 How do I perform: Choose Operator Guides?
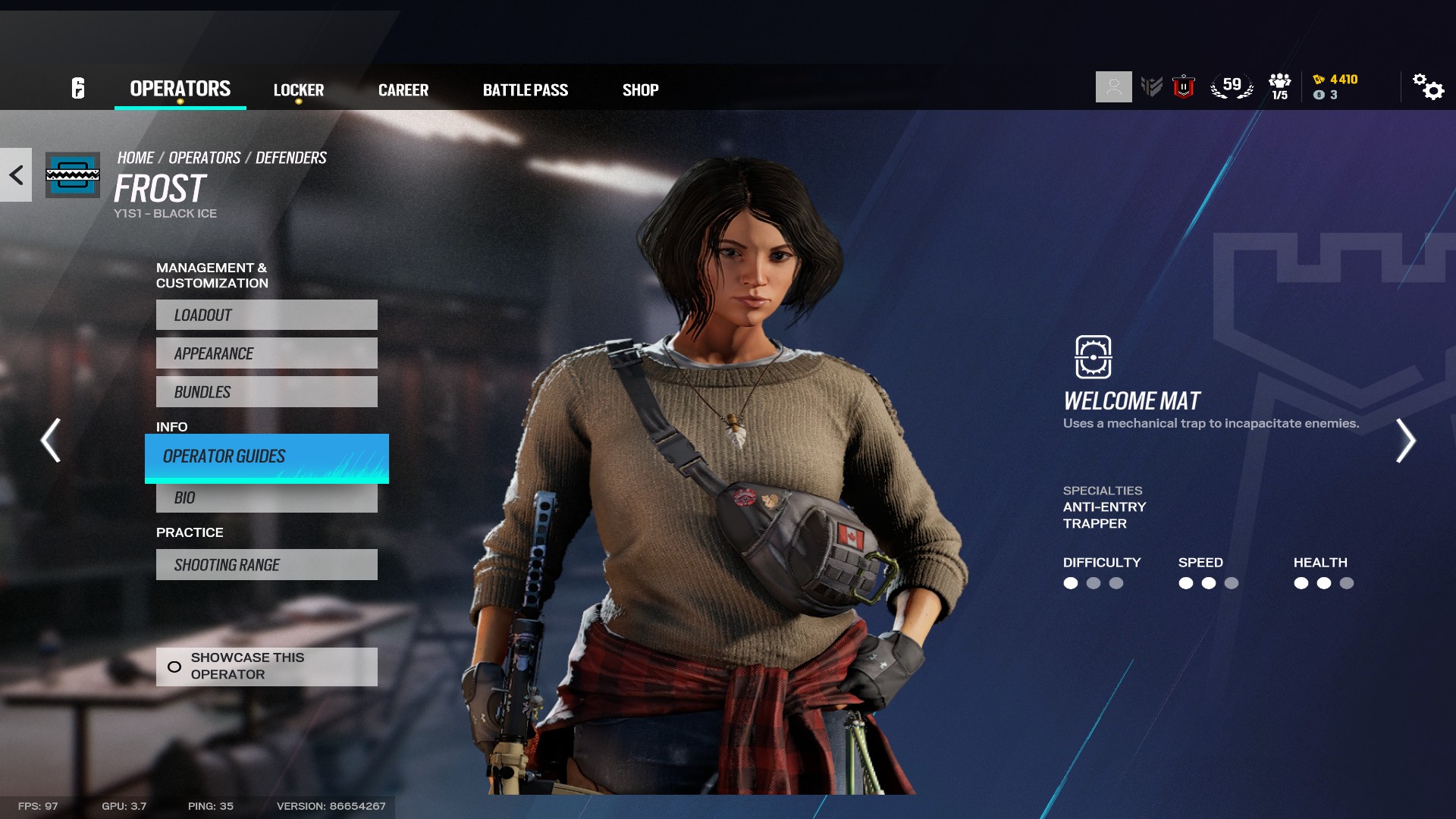[266, 457]
